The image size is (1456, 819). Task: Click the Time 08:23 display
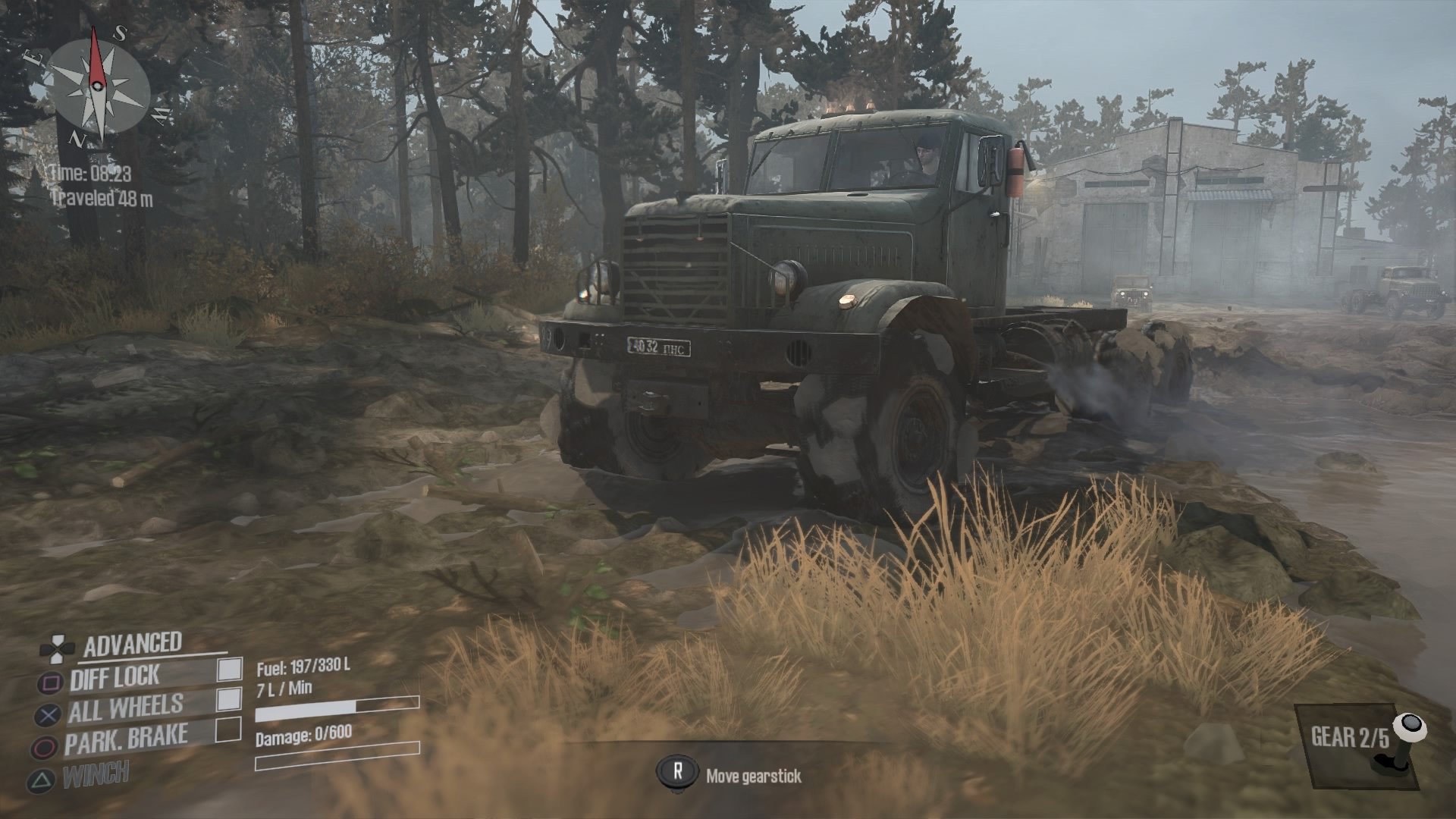tap(91, 171)
